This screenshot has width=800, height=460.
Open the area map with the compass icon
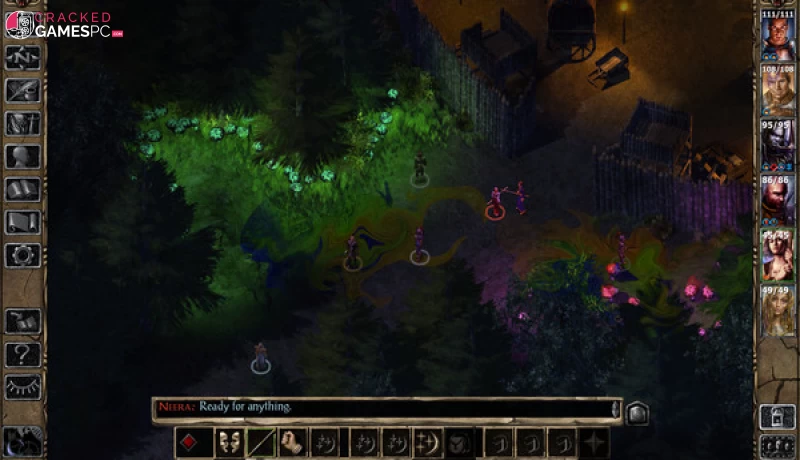[22, 58]
